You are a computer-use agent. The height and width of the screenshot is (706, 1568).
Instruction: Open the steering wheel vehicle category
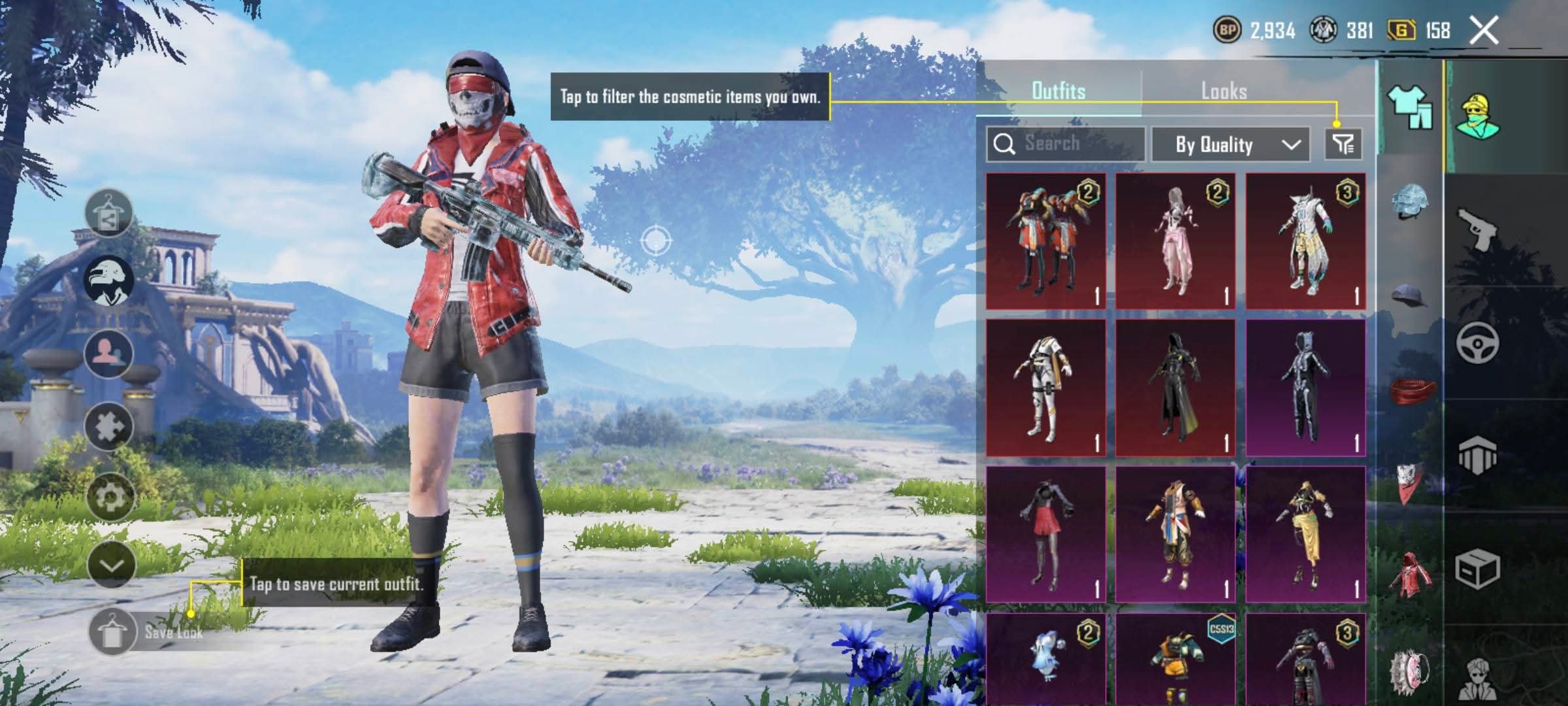(x=1478, y=342)
